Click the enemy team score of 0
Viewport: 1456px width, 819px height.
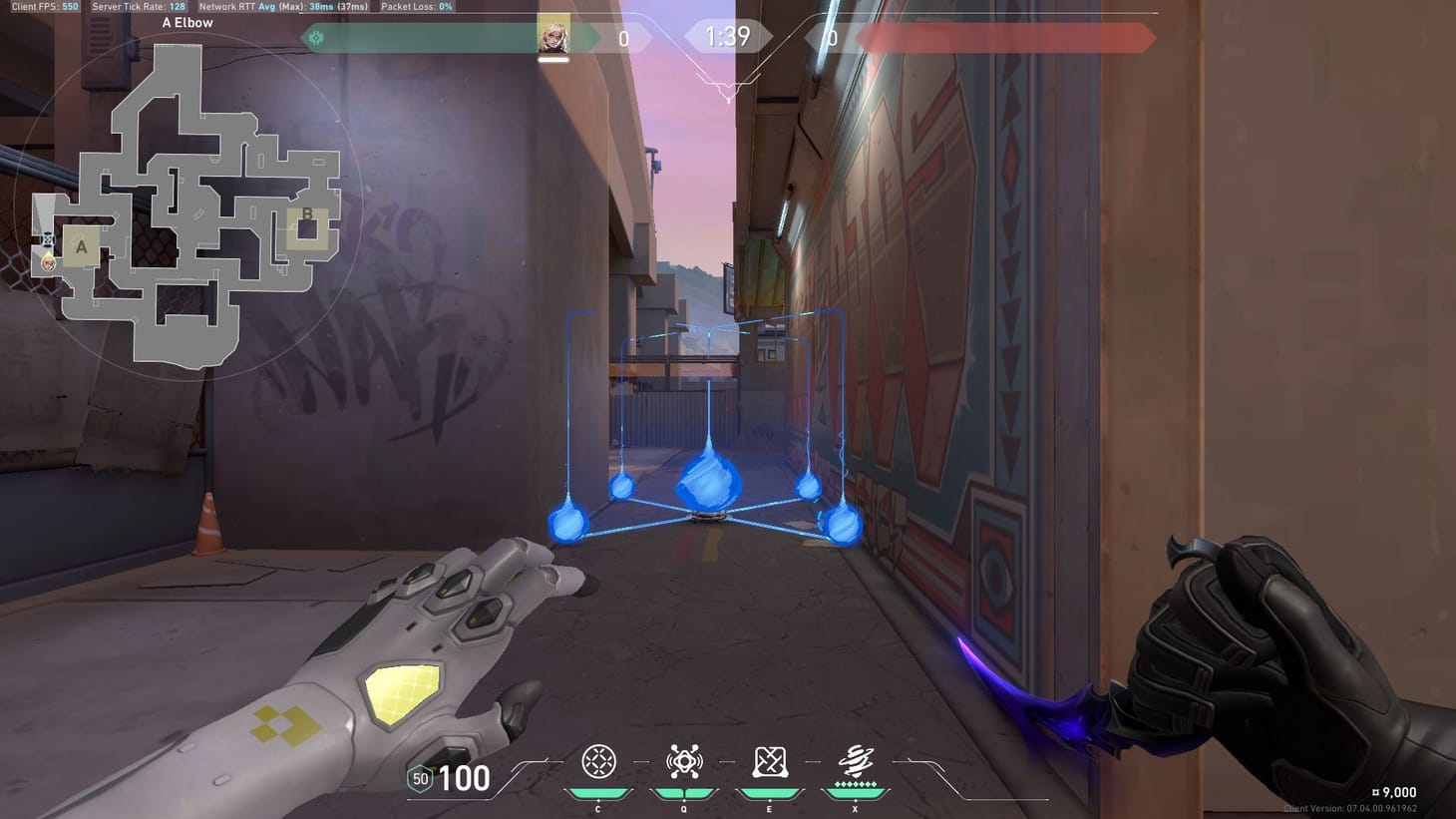[x=831, y=39]
